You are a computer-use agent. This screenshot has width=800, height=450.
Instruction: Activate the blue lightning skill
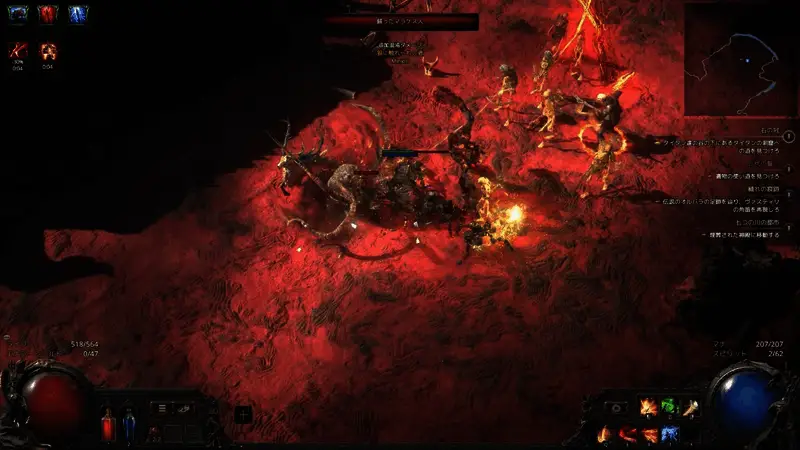(x=670, y=434)
